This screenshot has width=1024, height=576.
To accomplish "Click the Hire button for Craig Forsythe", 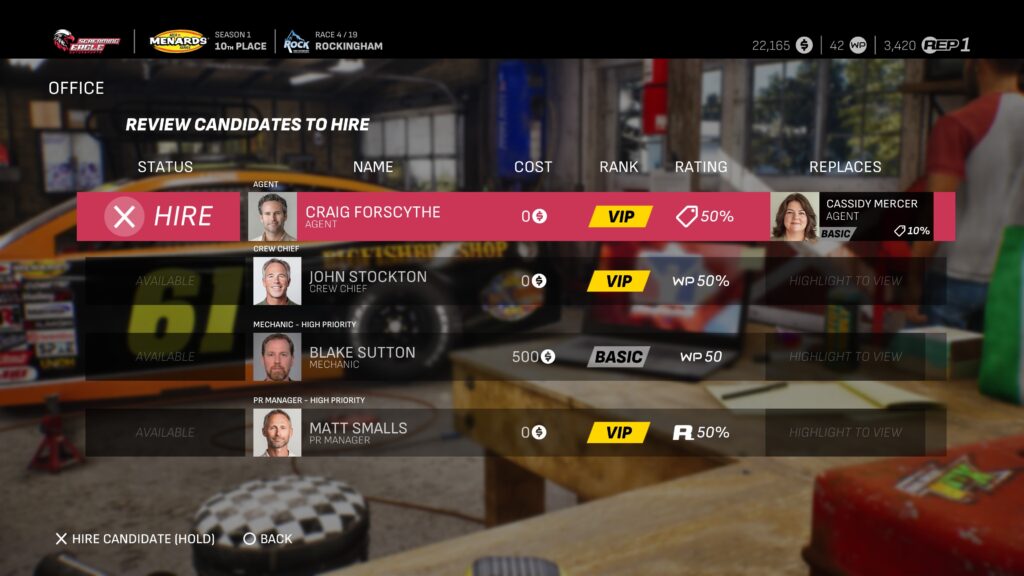I will (160, 216).
